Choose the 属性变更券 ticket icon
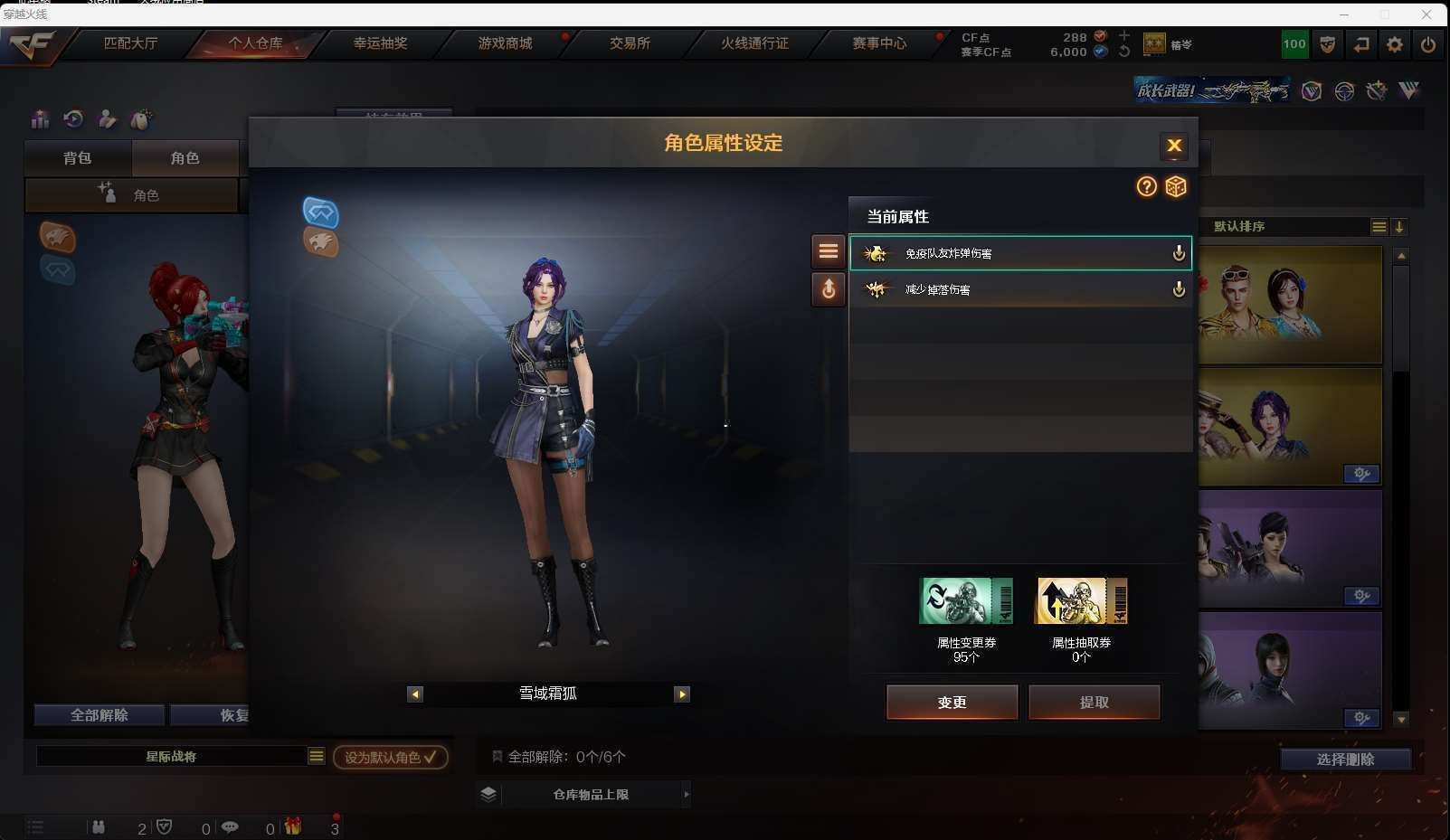The height and width of the screenshot is (840, 1450). coord(965,601)
